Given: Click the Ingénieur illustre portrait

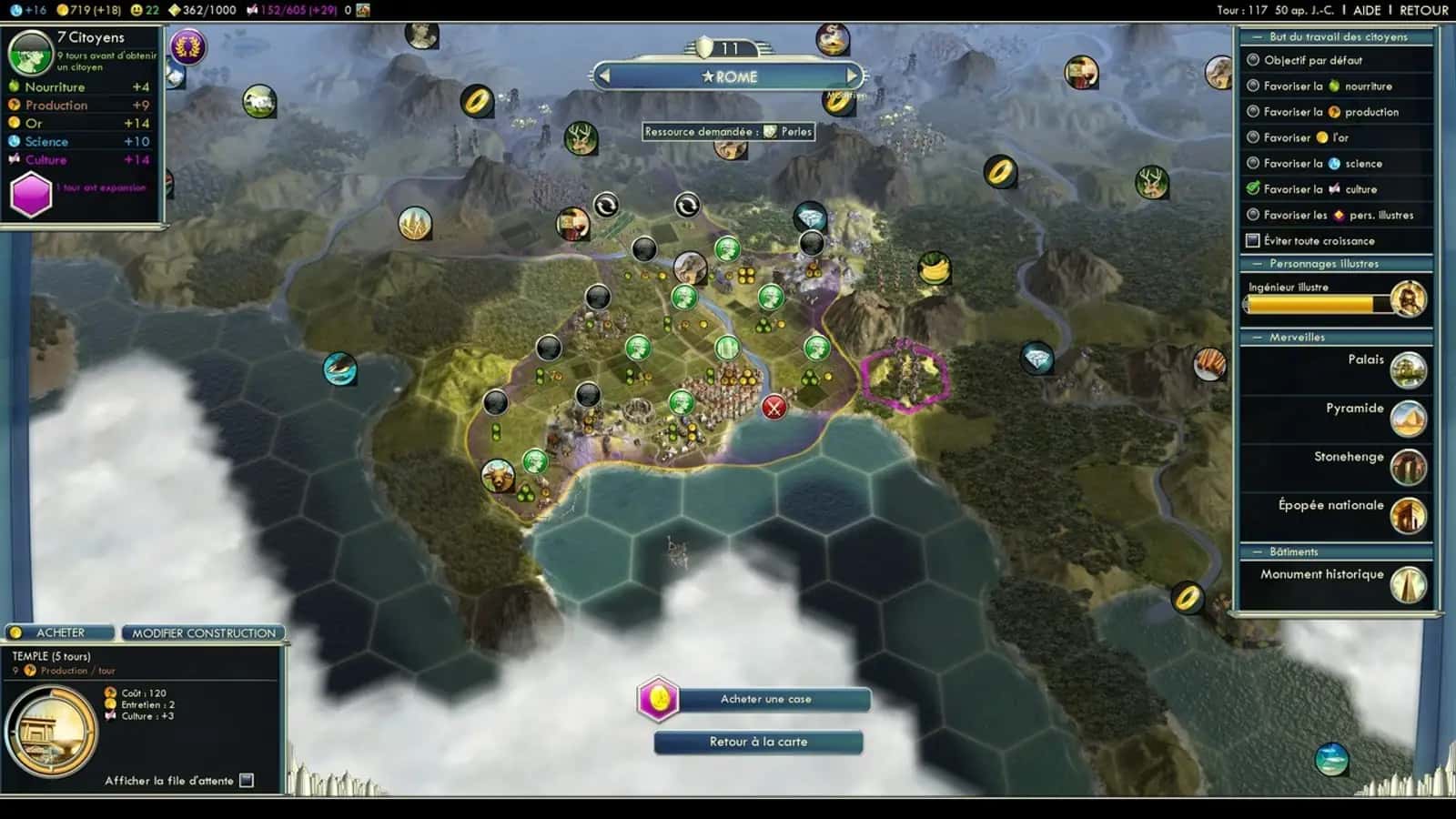Looking at the screenshot, I should (x=1407, y=298).
